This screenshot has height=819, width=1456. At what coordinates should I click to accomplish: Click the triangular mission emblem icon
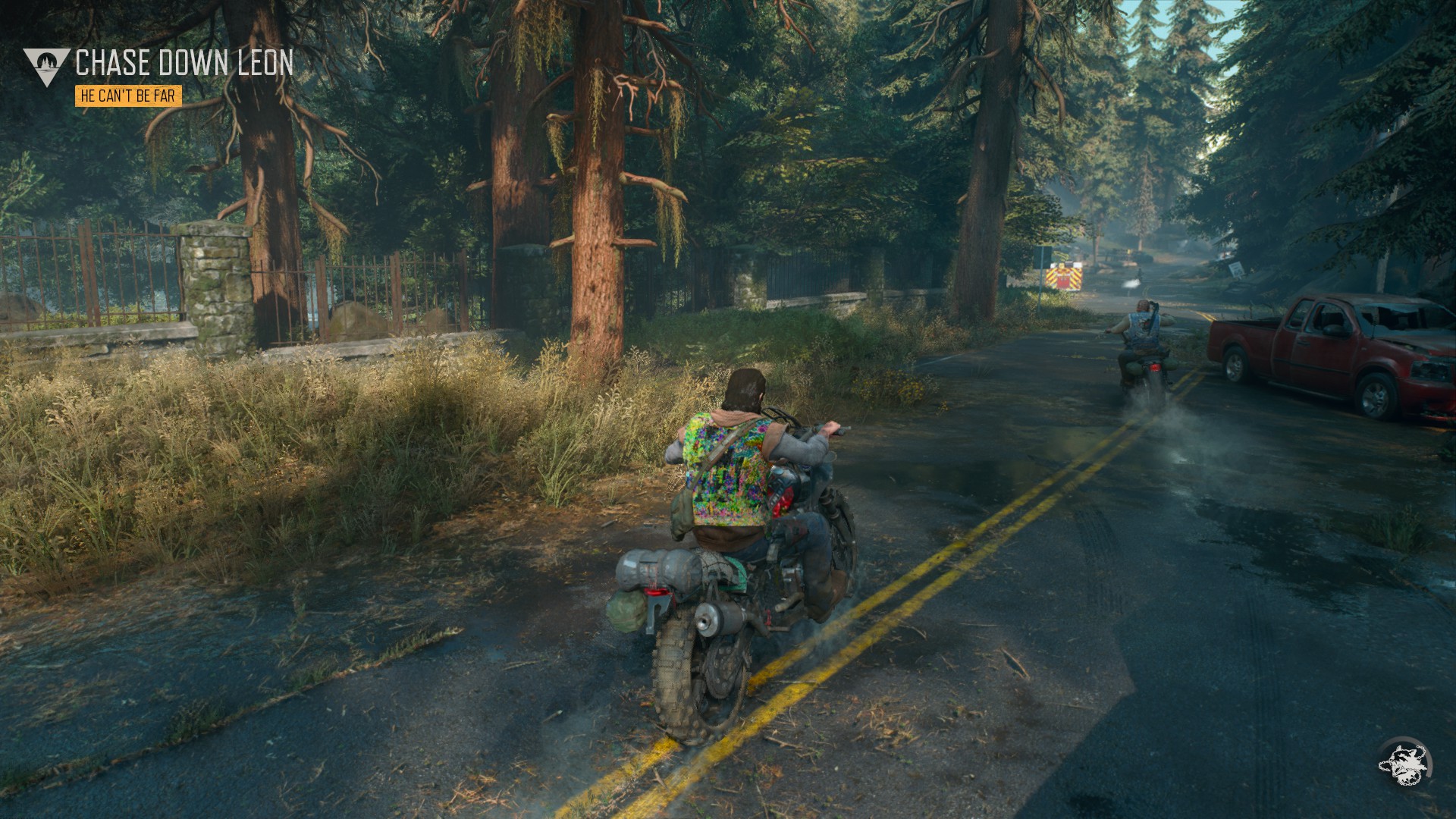coord(45,65)
